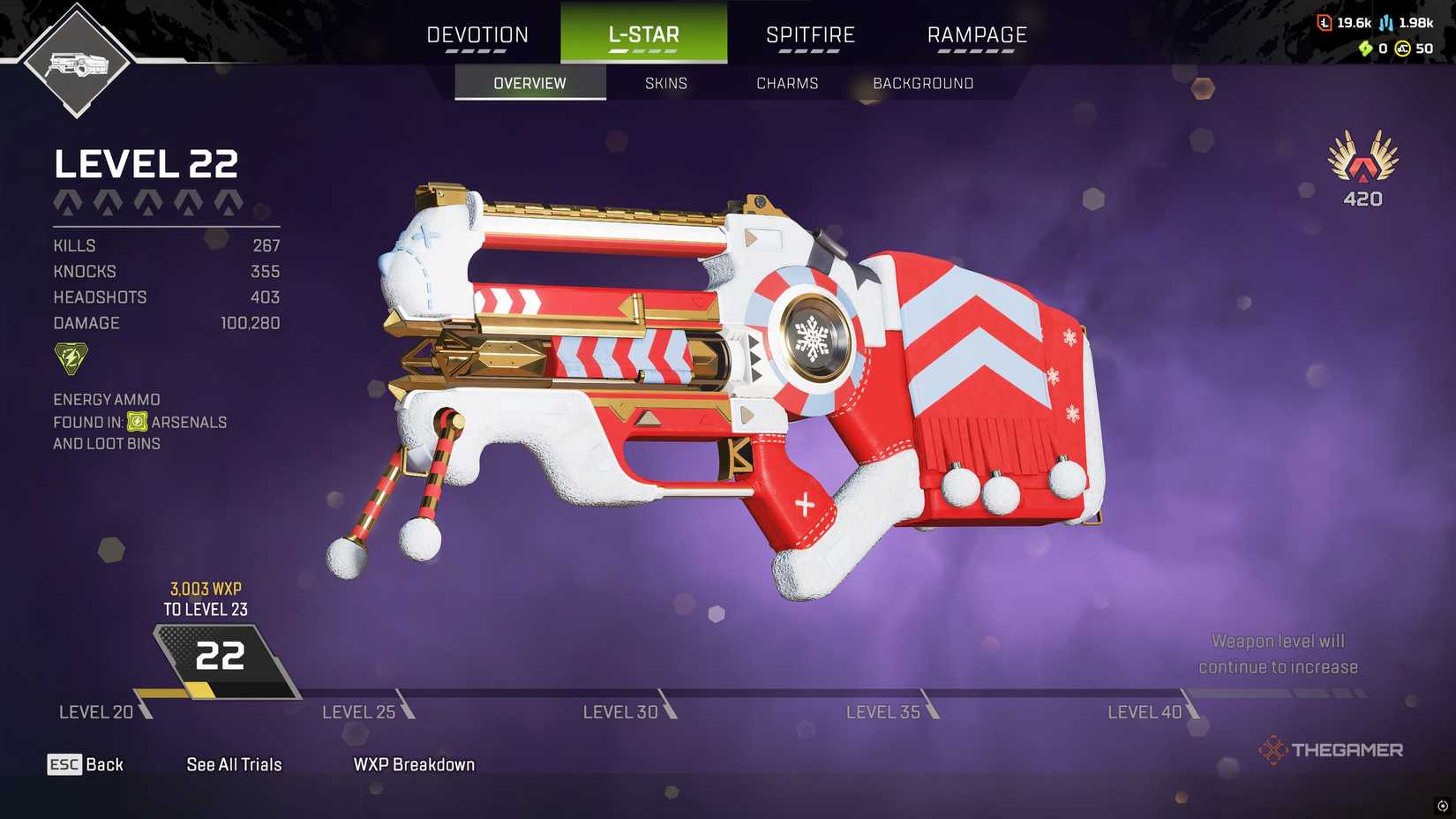Click the yellow Apex Coins icon
Screen dimensions: 1456x819
1402,48
